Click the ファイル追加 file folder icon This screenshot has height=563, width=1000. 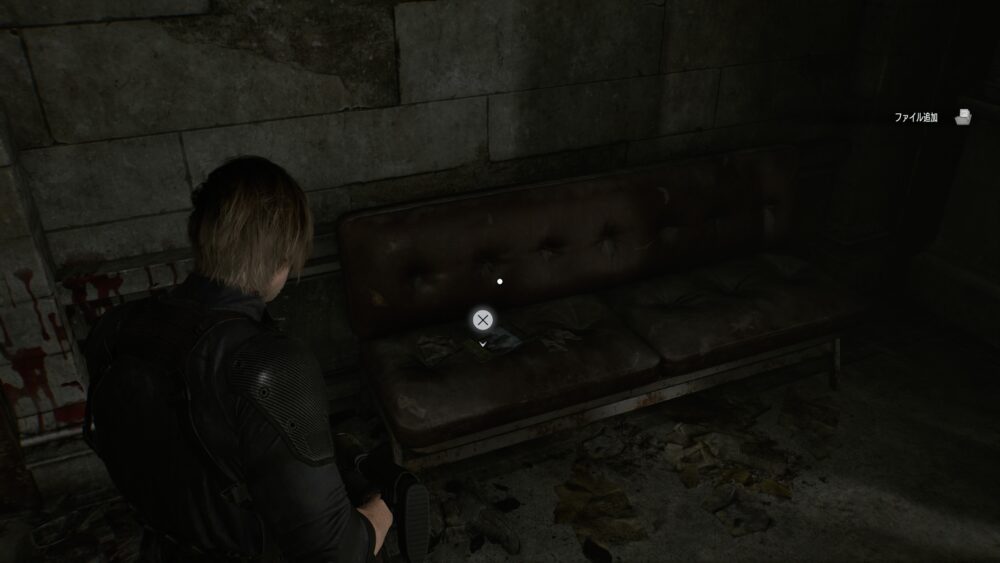(x=963, y=117)
